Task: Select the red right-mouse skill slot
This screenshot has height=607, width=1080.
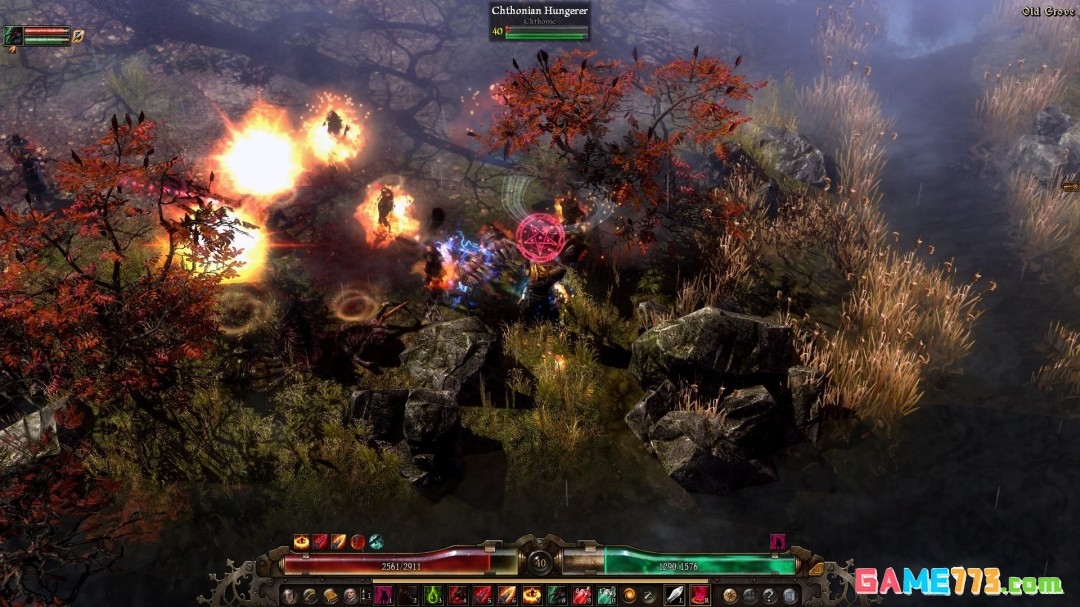Action: (699, 596)
